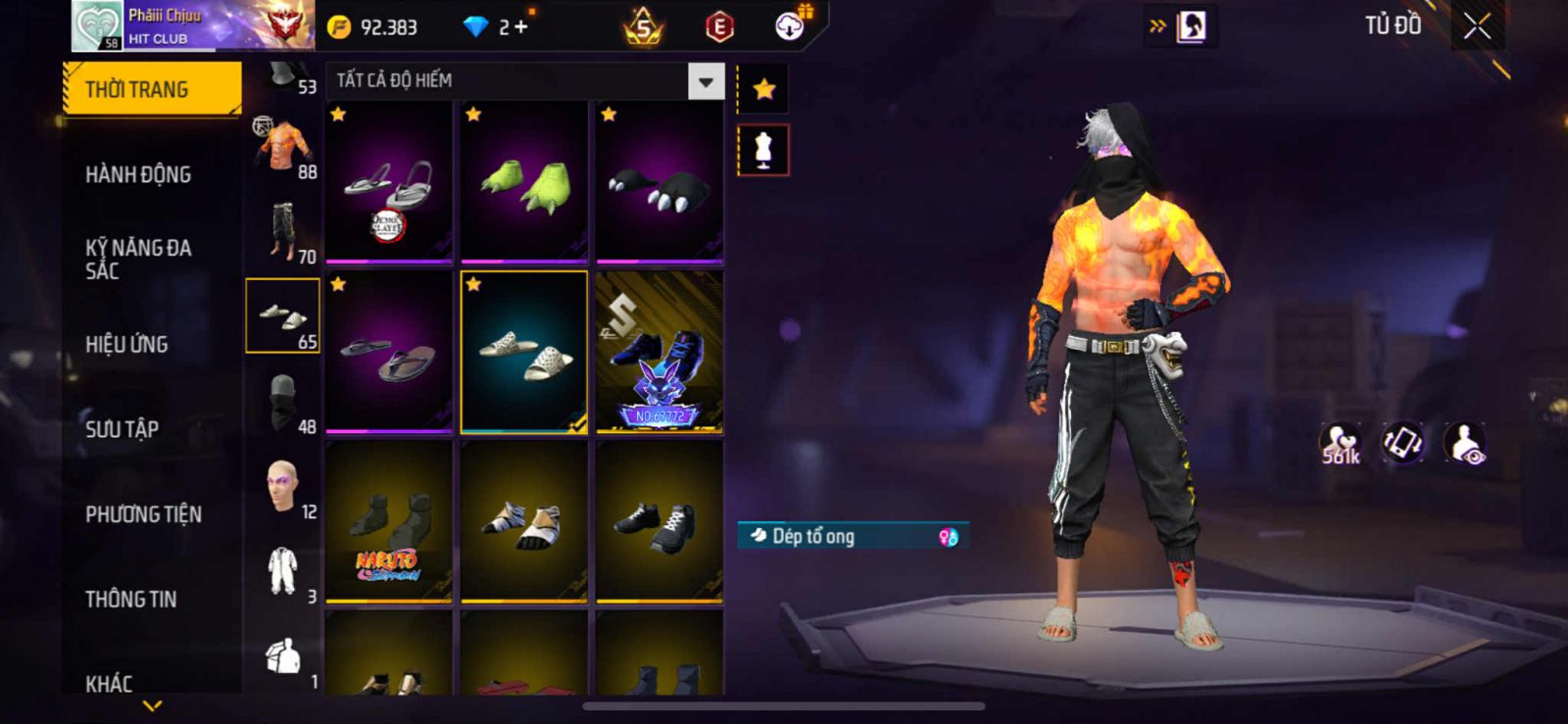Switch to the Thời Trang tab
The width and height of the screenshot is (1568, 724).
[152, 89]
